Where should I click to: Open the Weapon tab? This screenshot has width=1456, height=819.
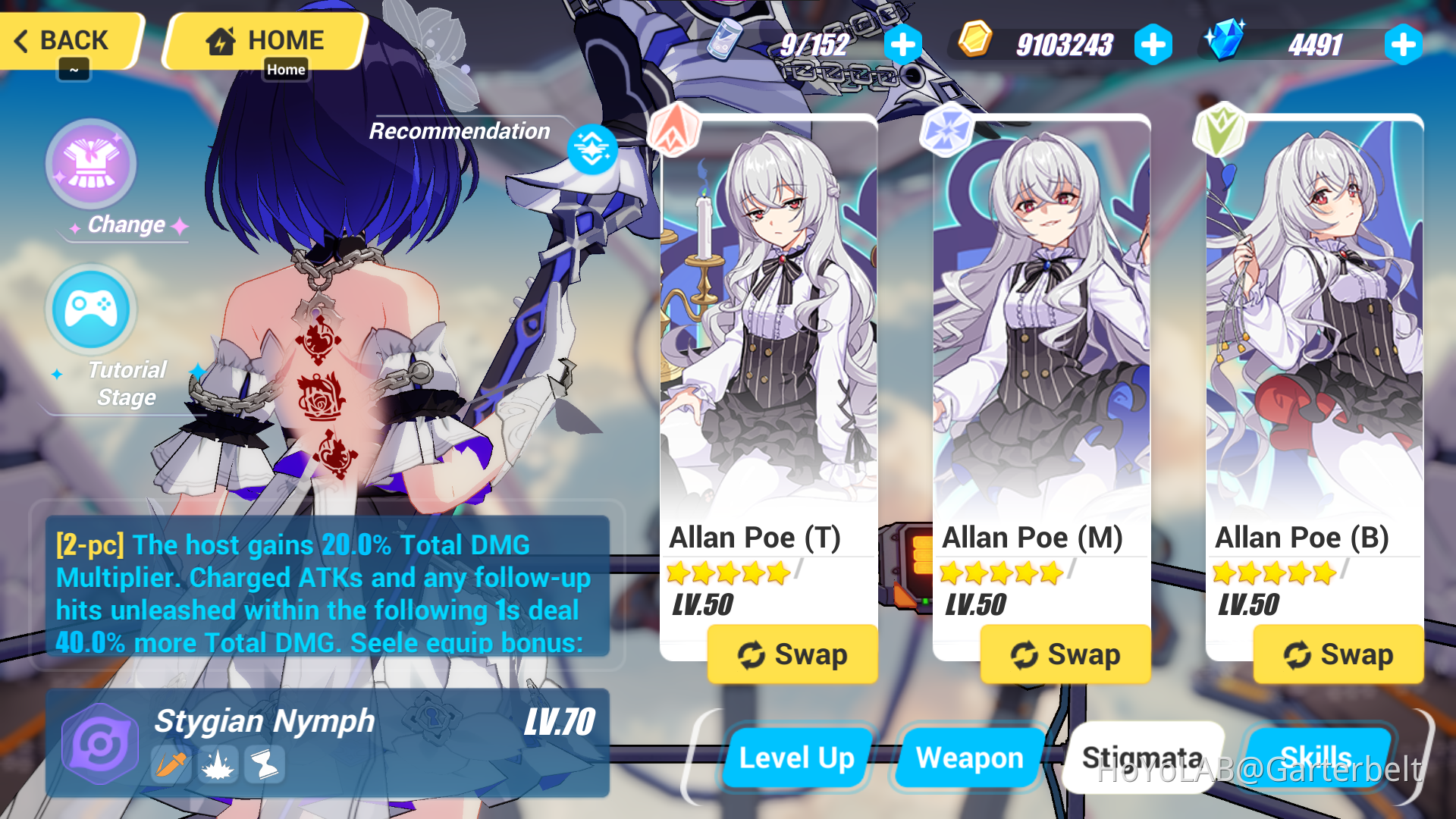coord(969,756)
